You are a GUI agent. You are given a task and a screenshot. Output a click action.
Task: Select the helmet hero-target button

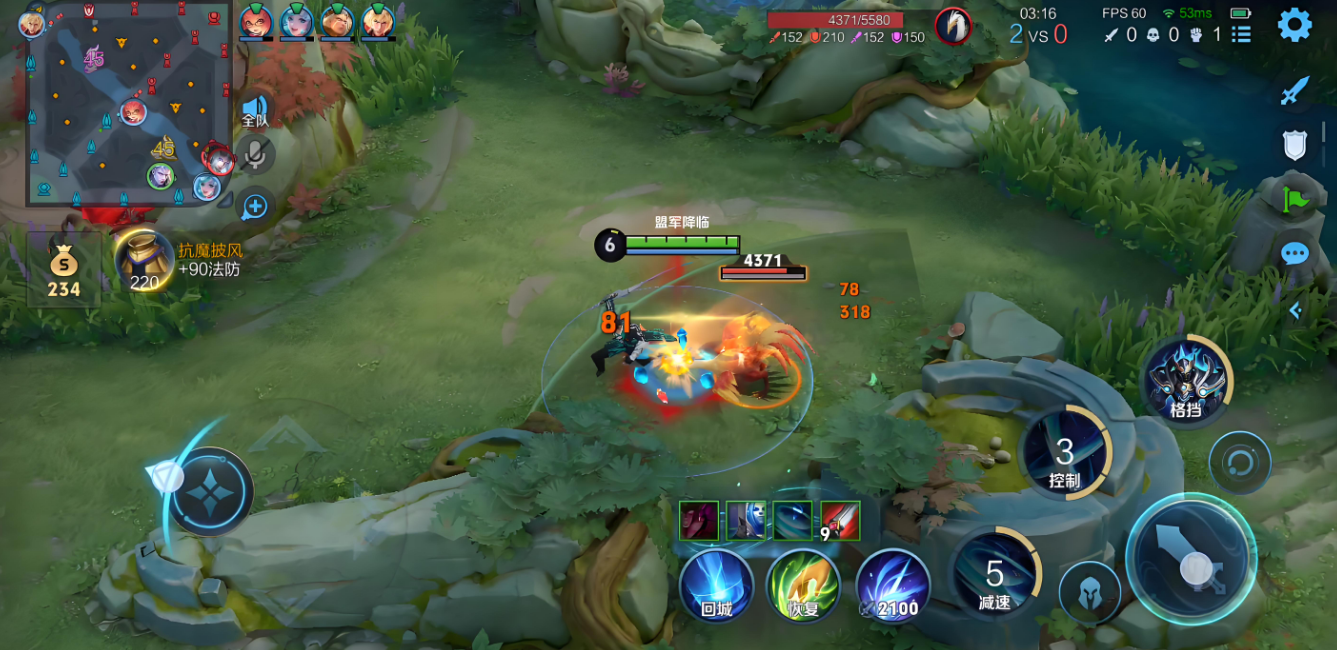tap(1089, 592)
